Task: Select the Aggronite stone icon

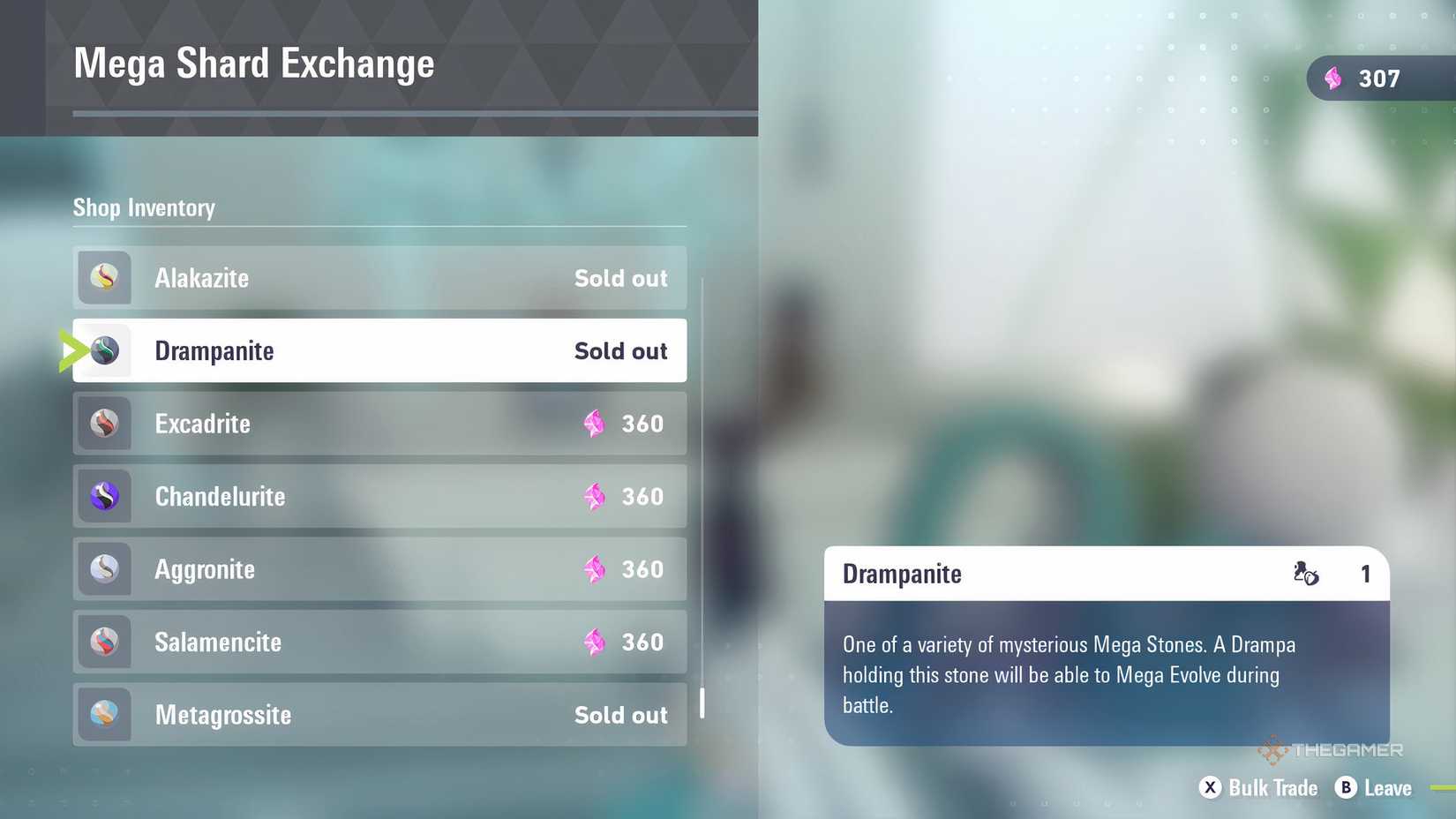Action: point(104,569)
